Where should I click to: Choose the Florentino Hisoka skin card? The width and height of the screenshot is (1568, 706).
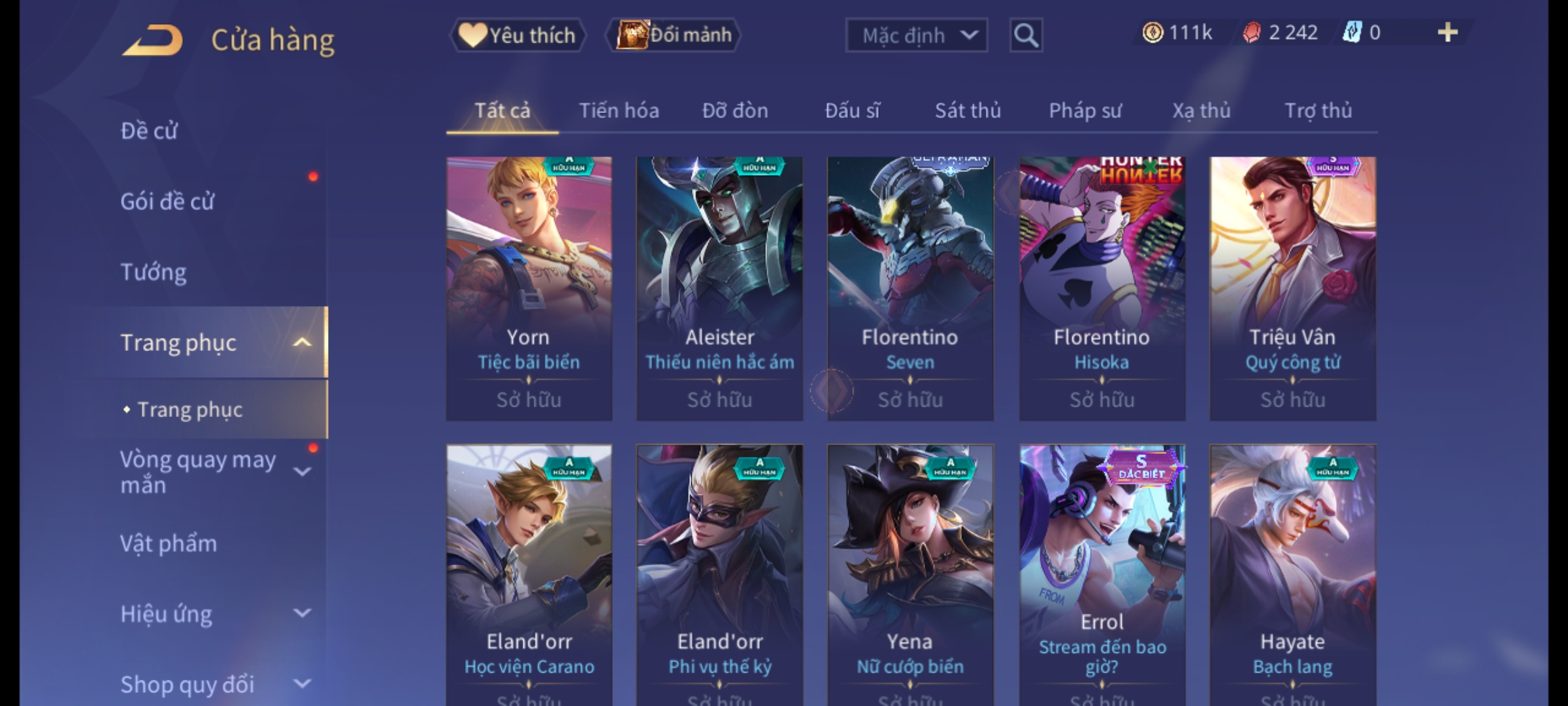pyautogui.click(x=1102, y=288)
